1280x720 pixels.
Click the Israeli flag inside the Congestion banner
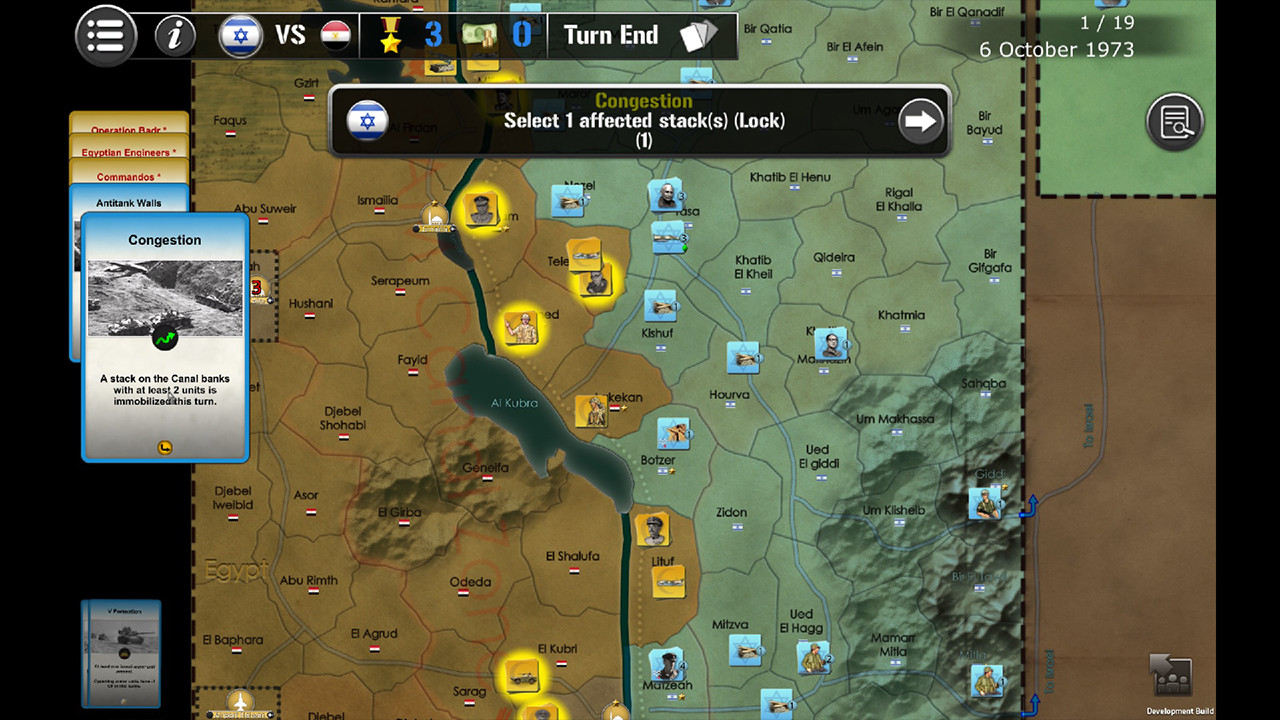368,121
